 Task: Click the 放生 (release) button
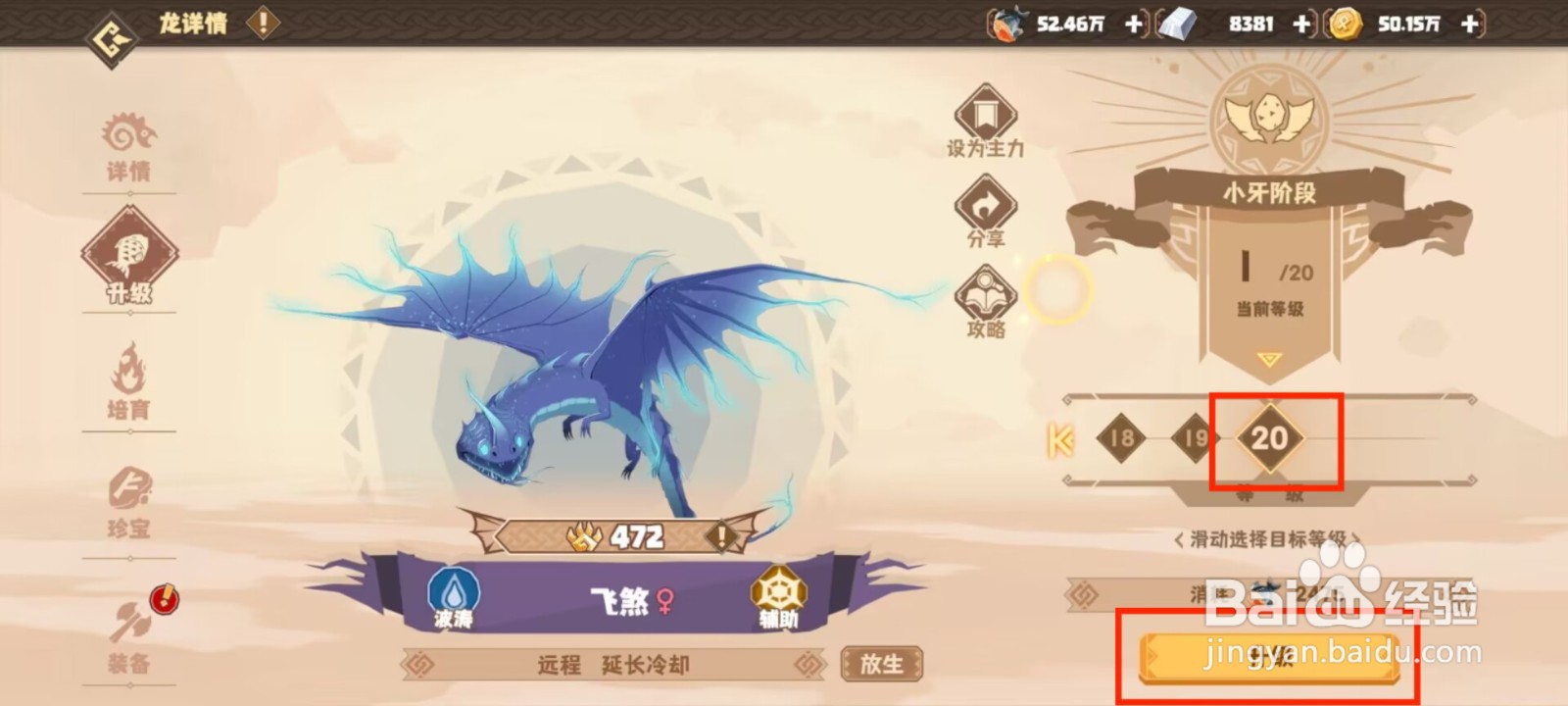tap(881, 665)
